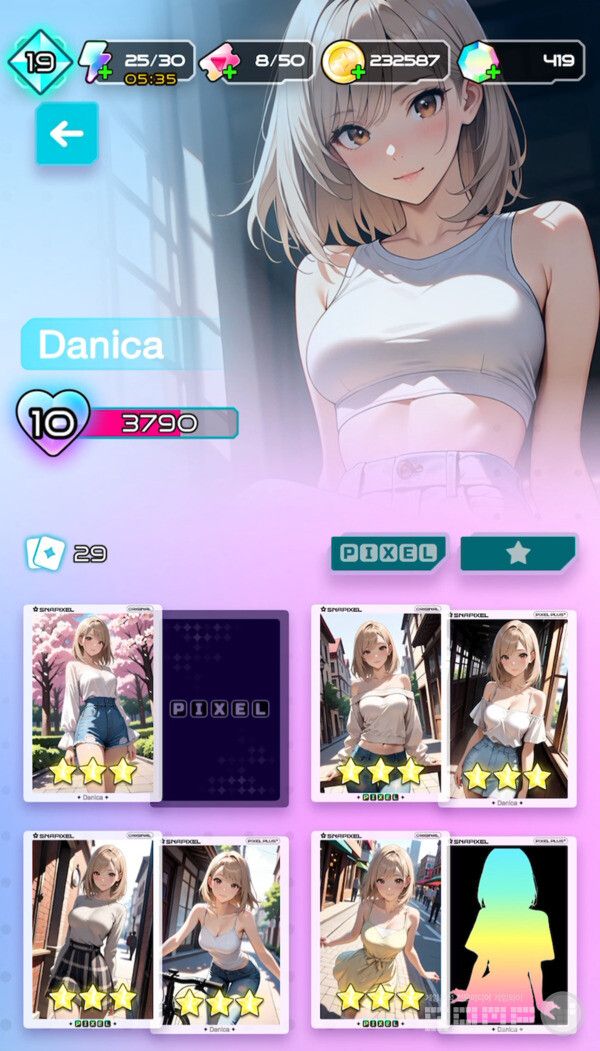Tap the card collection count icon

[x=46, y=553]
